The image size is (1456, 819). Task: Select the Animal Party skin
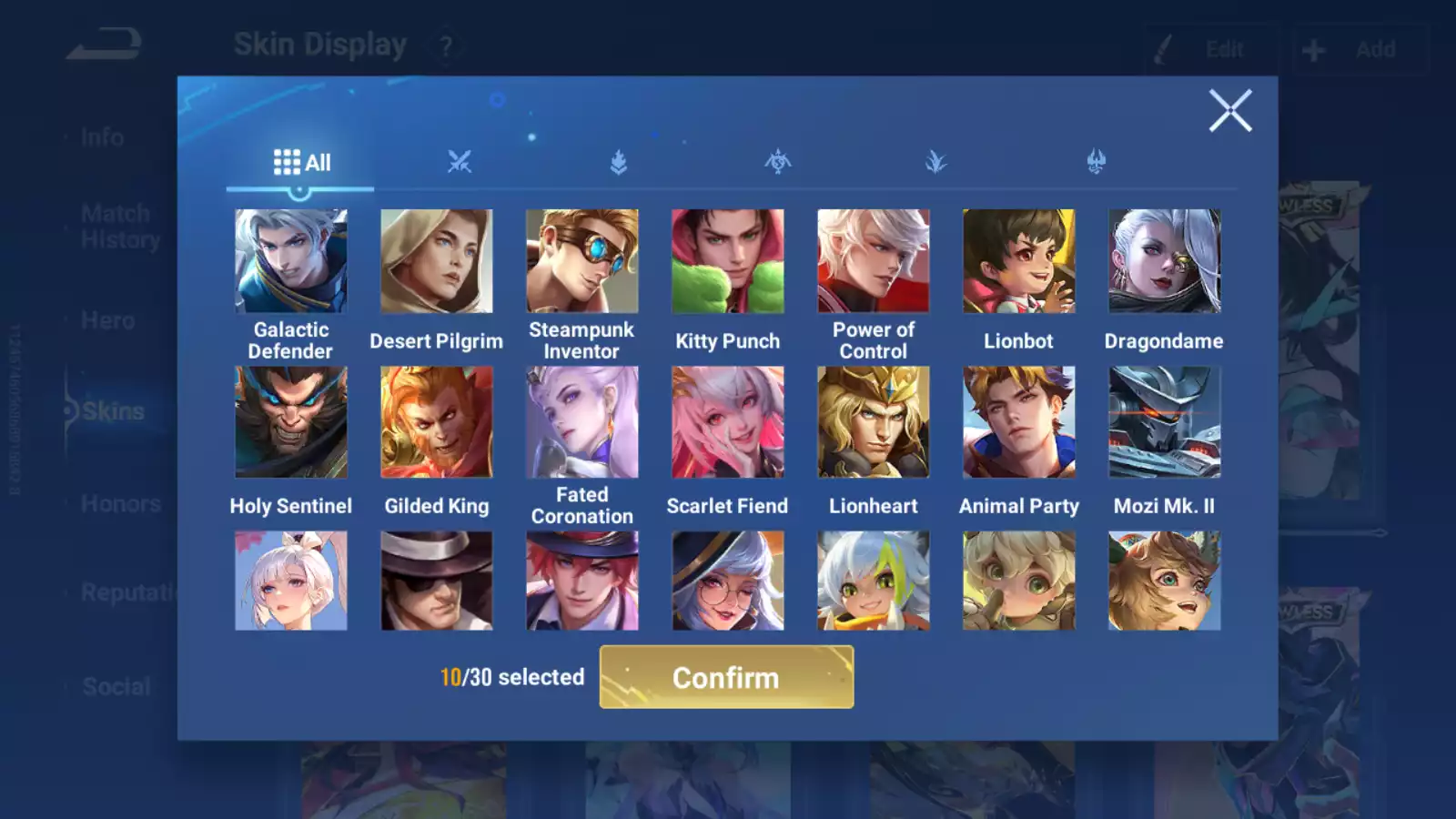1019,422
